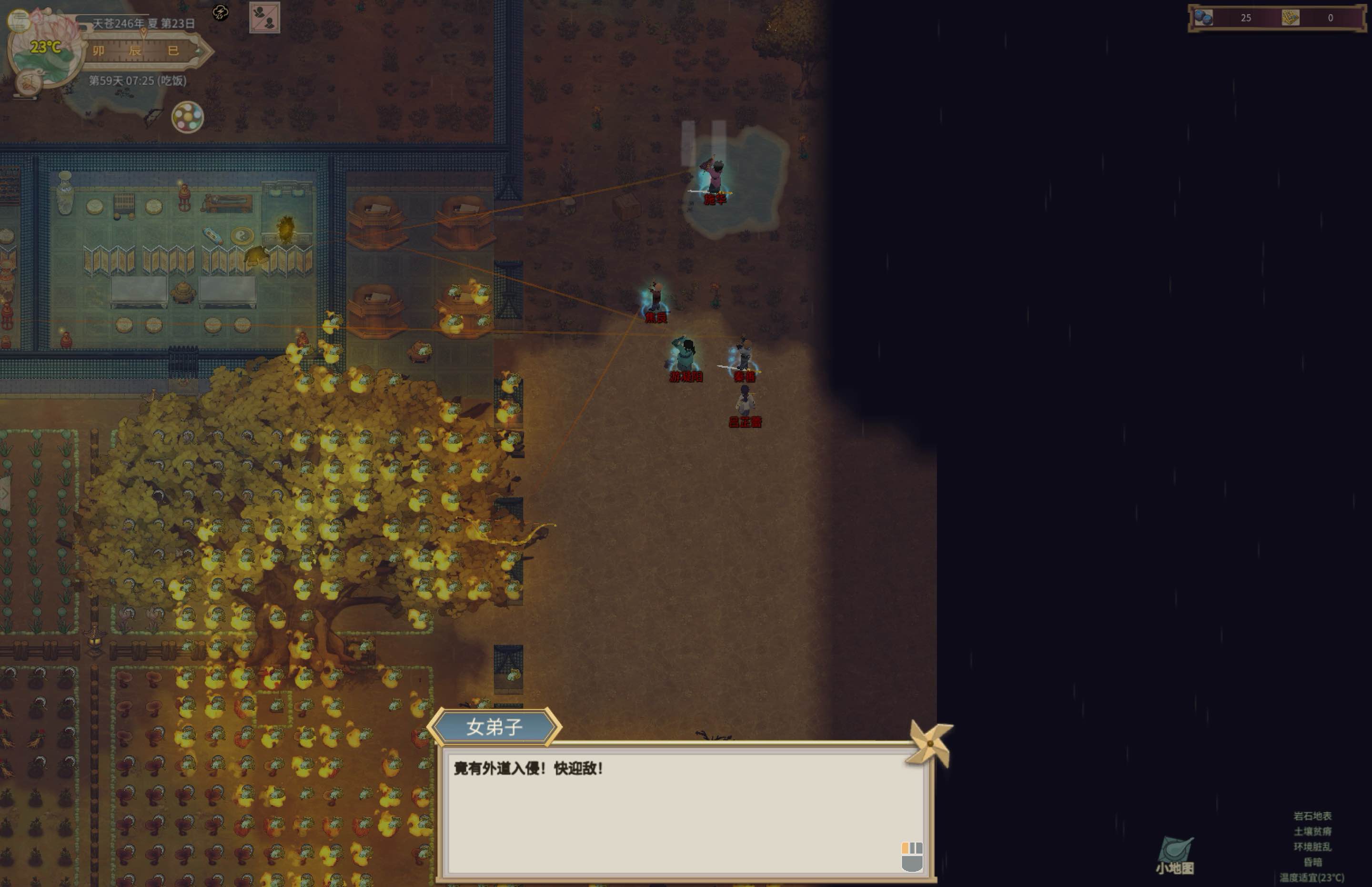Open the five-element colored orb wheel
Viewport: 1372px width, 887px height.
[x=187, y=117]
